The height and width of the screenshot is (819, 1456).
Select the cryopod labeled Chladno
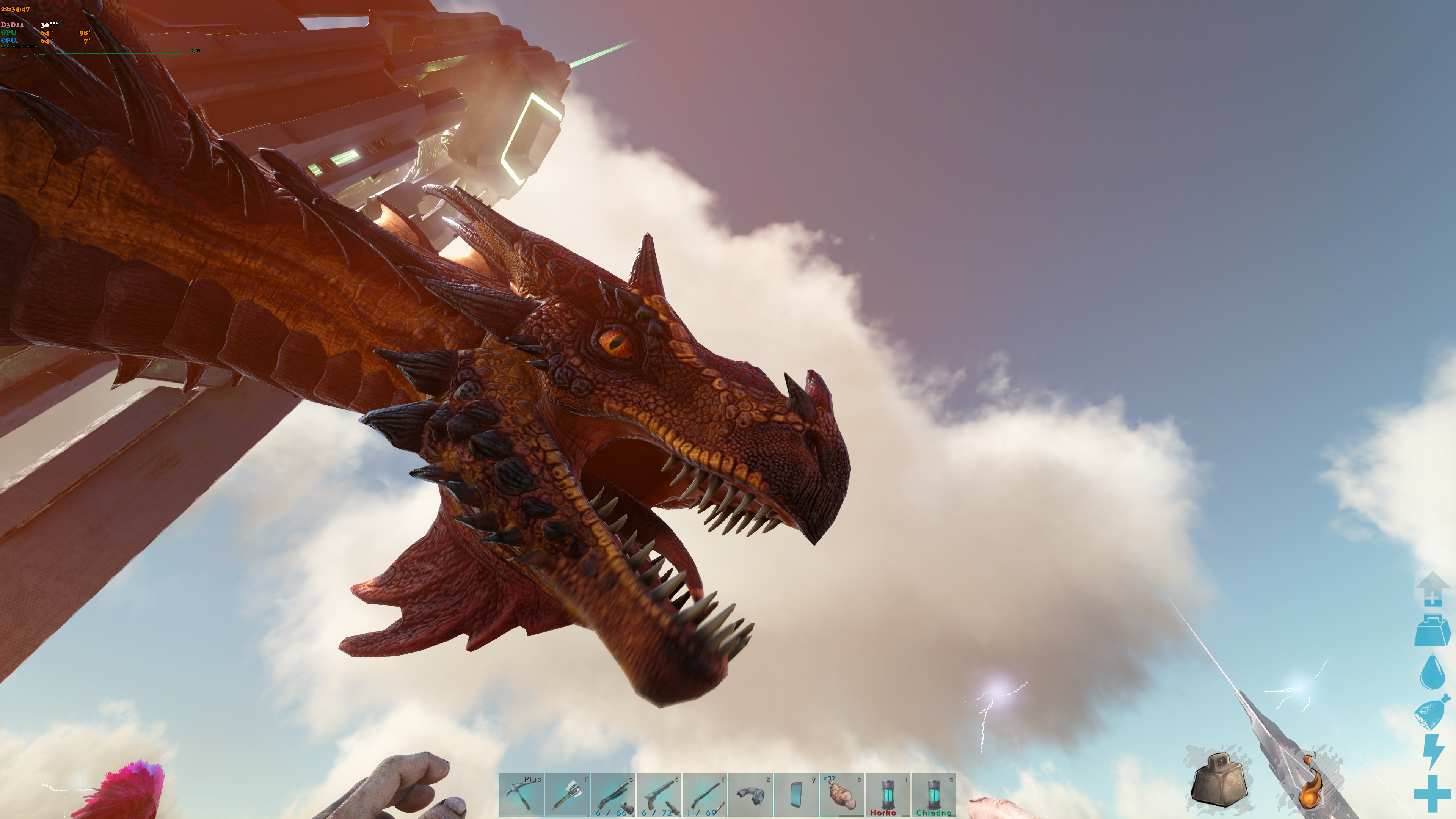(934, 795)
